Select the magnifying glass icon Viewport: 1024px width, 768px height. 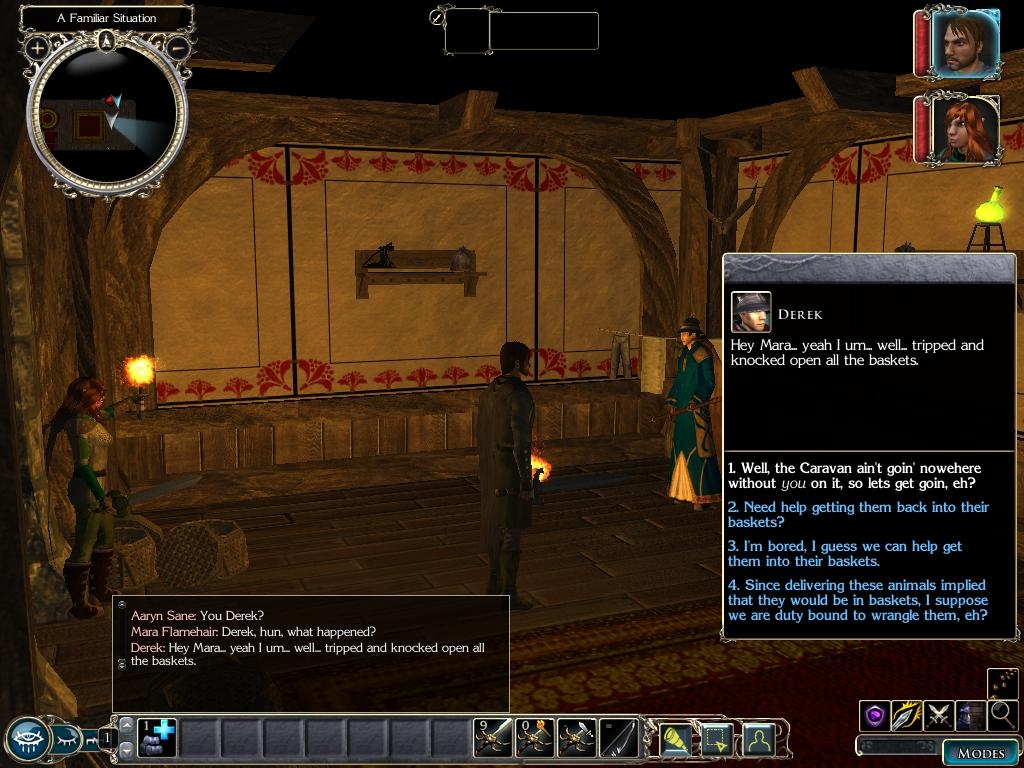[x=1002, y=715]
